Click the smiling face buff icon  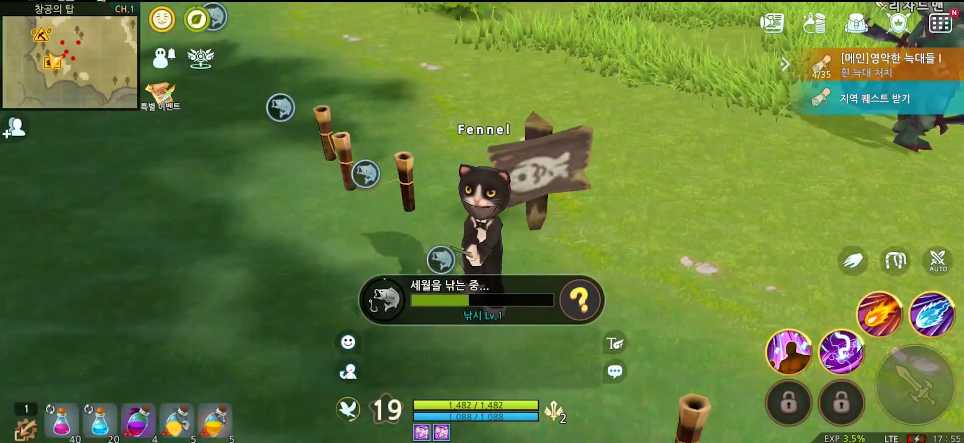click(161, 19)
